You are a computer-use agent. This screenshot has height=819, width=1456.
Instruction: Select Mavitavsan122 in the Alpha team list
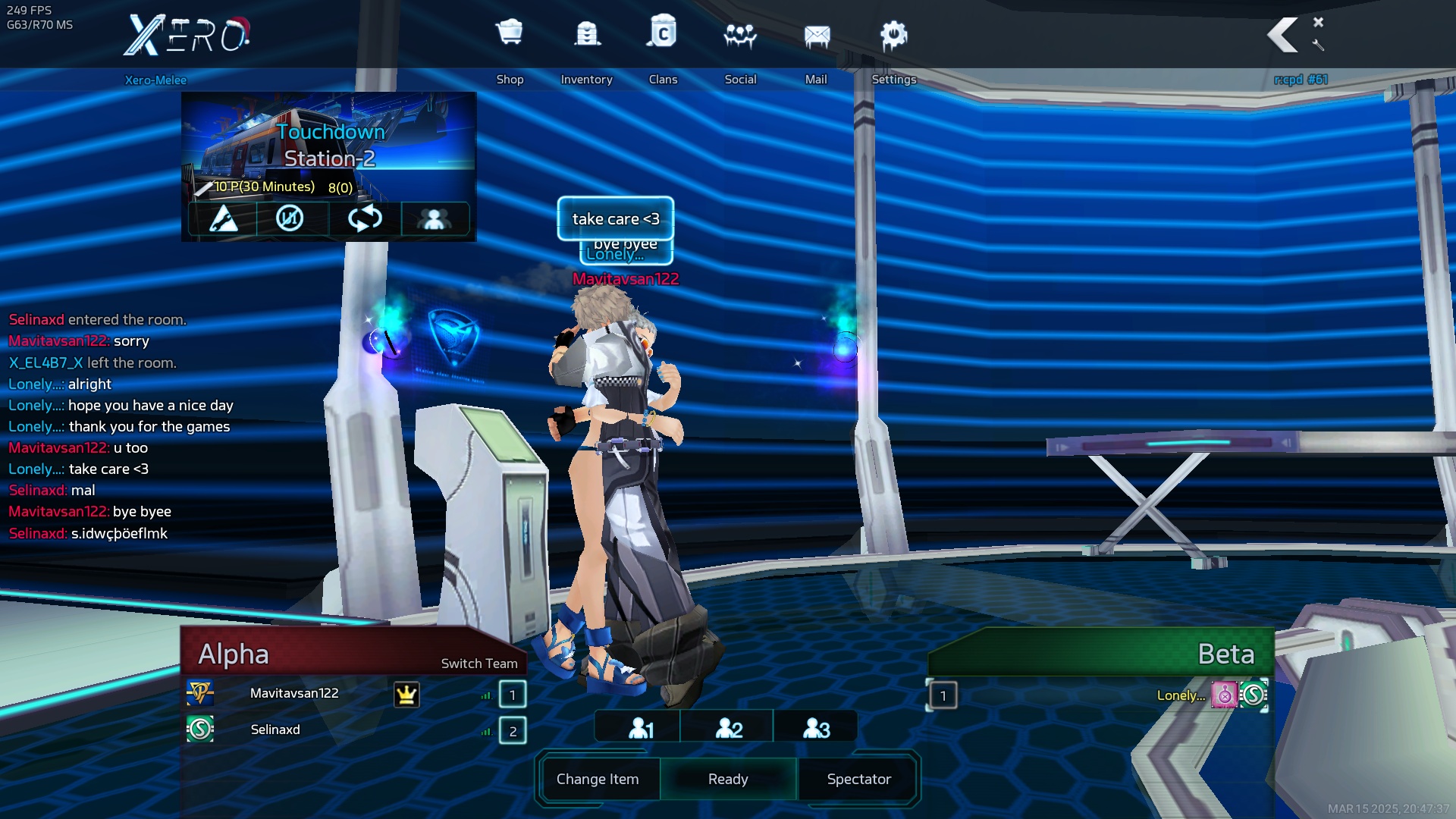294,693
